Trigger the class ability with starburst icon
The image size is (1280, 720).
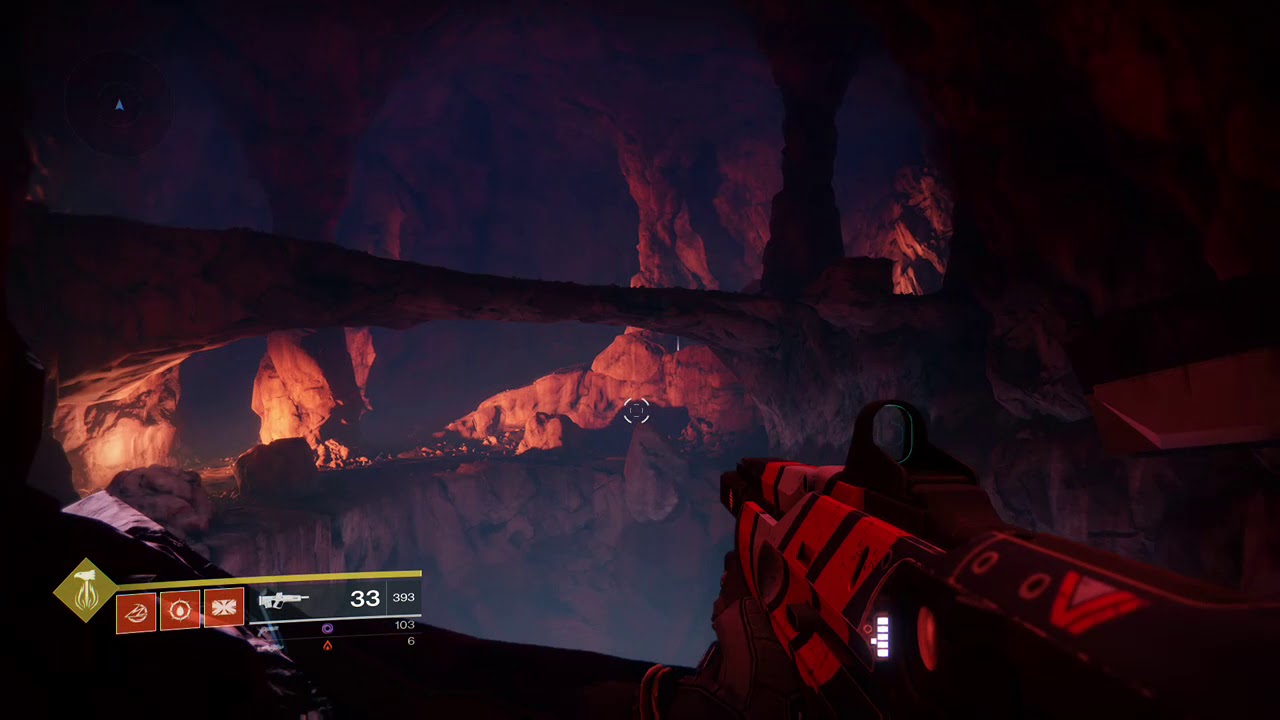click(x=224, y=609)
